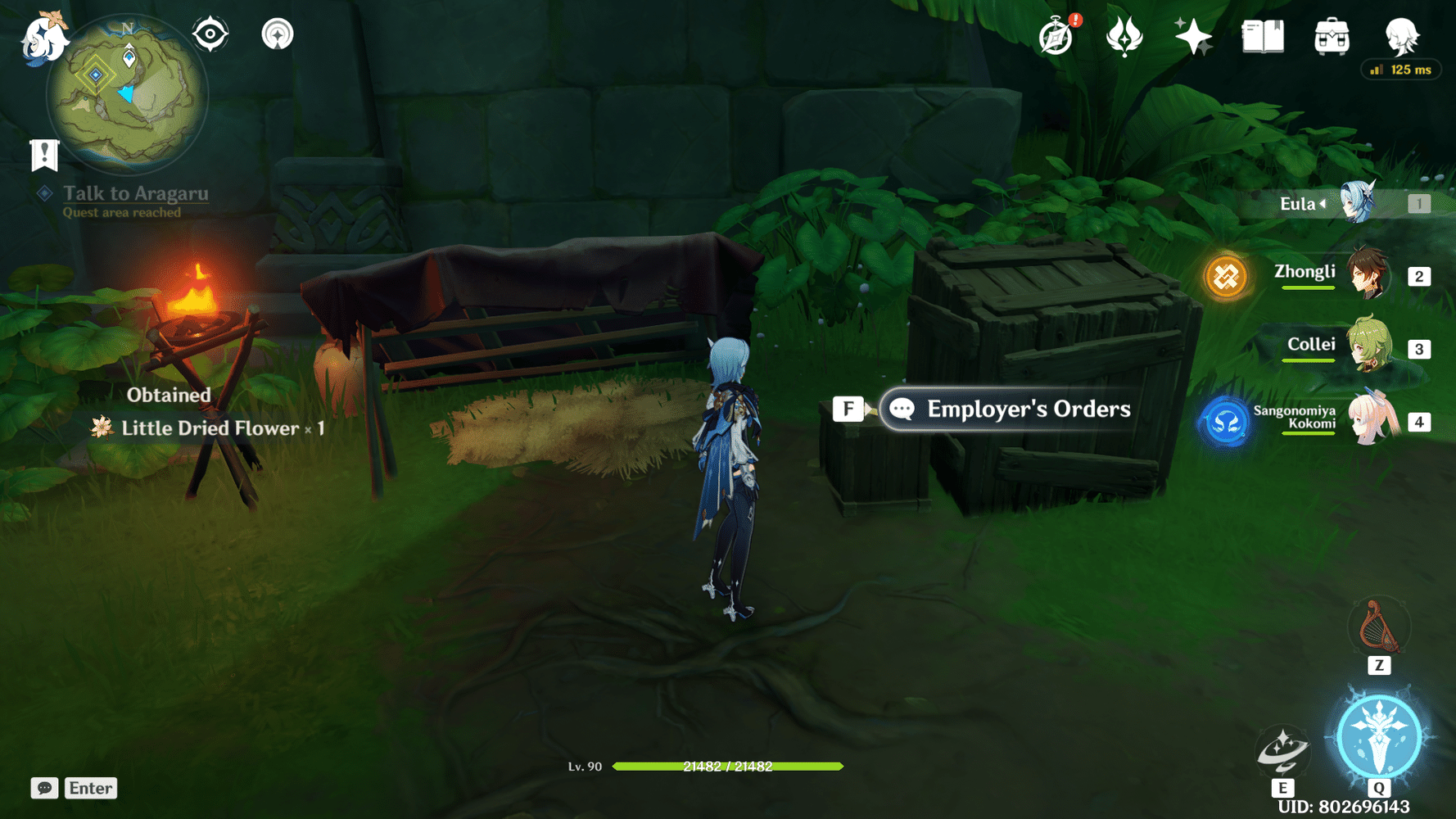Open the Battle Pass wings icon
Screen dimensions: 1456x819
(x=1124, y=36)
